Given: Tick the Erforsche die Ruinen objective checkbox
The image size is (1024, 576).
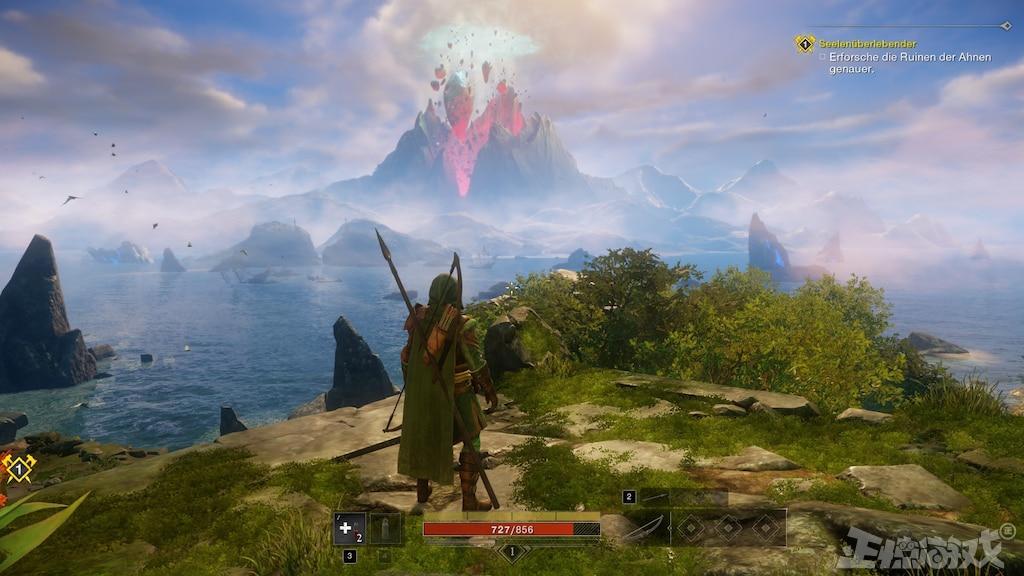Looking at the screenshot, I should [x=822, y=58].
